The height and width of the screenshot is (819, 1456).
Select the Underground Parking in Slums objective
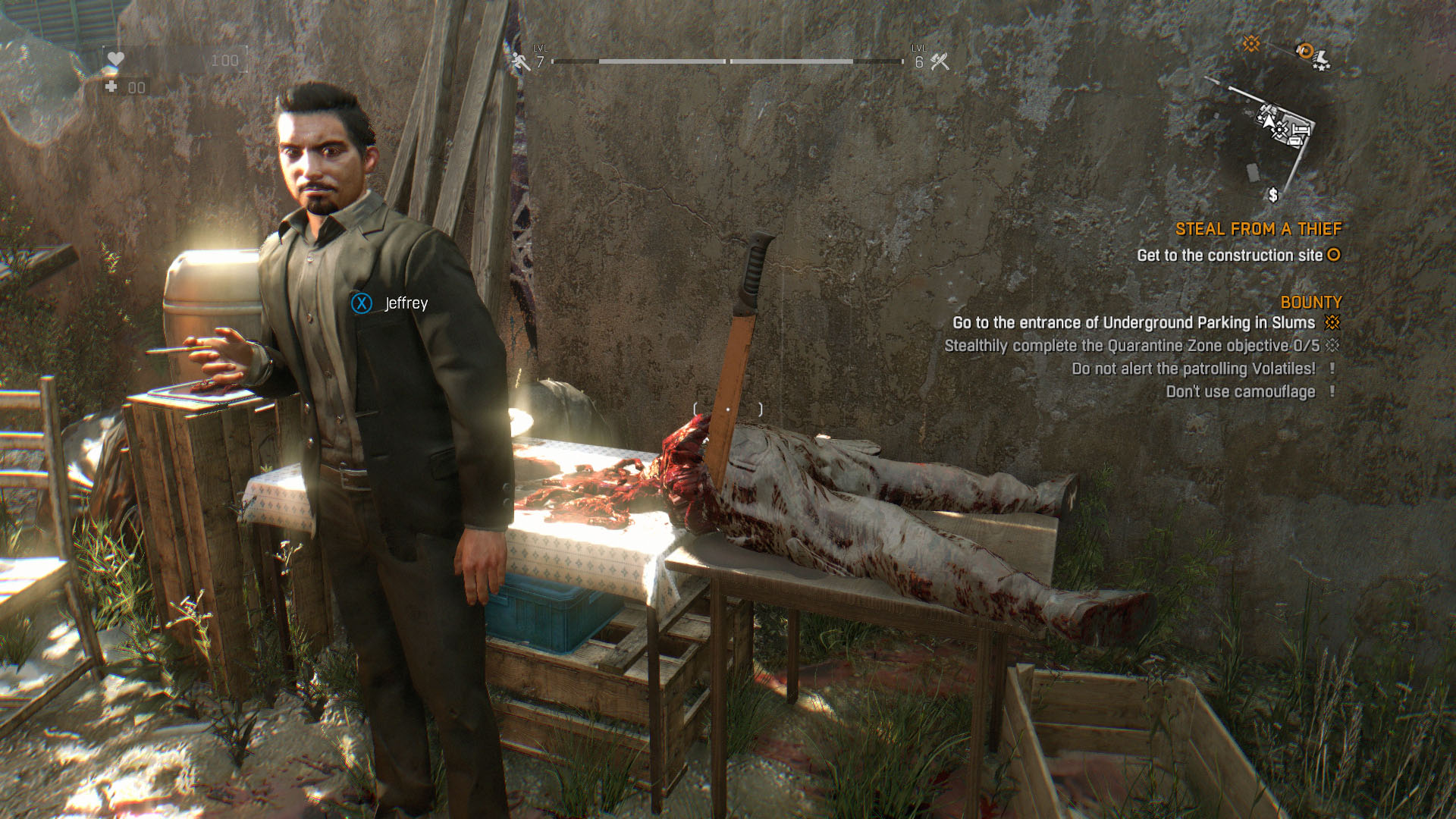tap(1134, 323)
